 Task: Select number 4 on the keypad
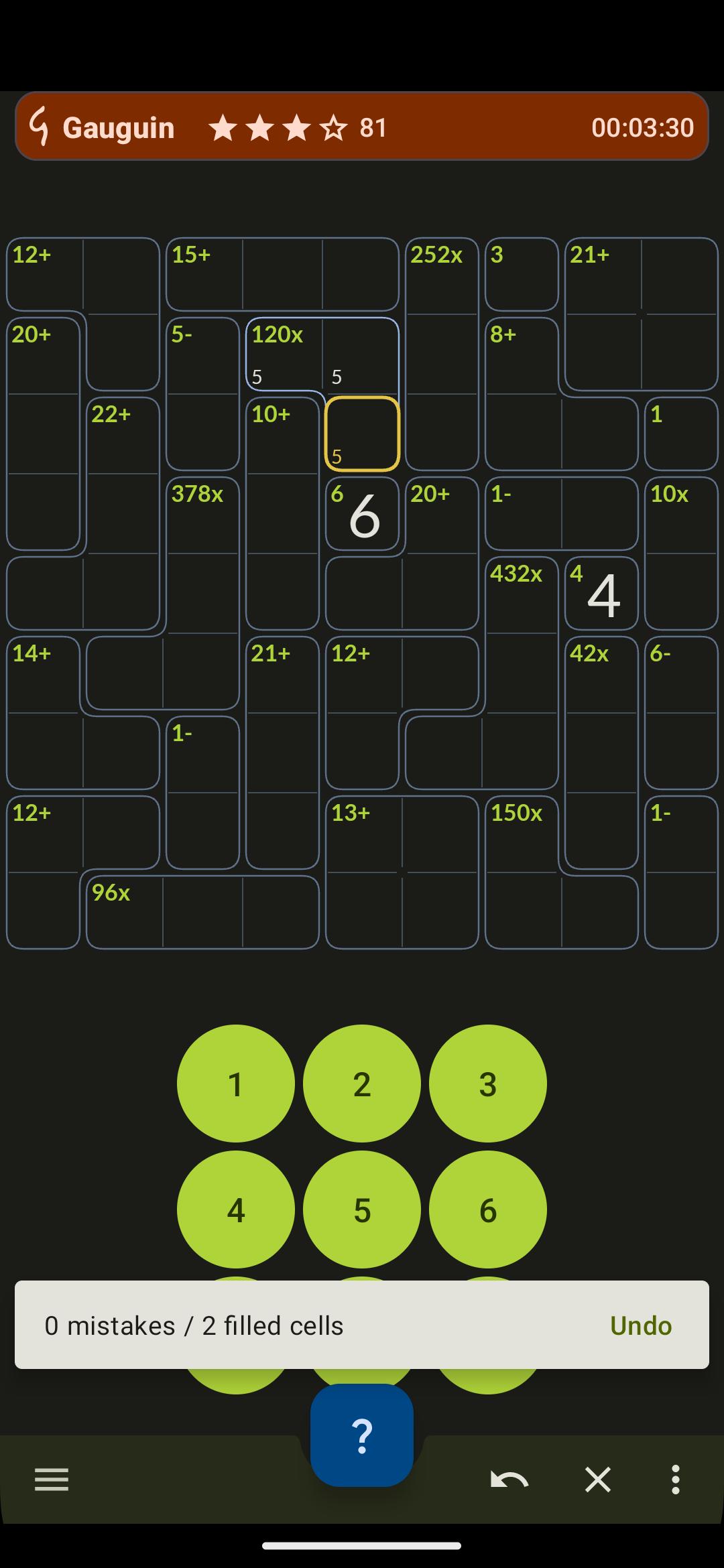[x=235, y=1210]
